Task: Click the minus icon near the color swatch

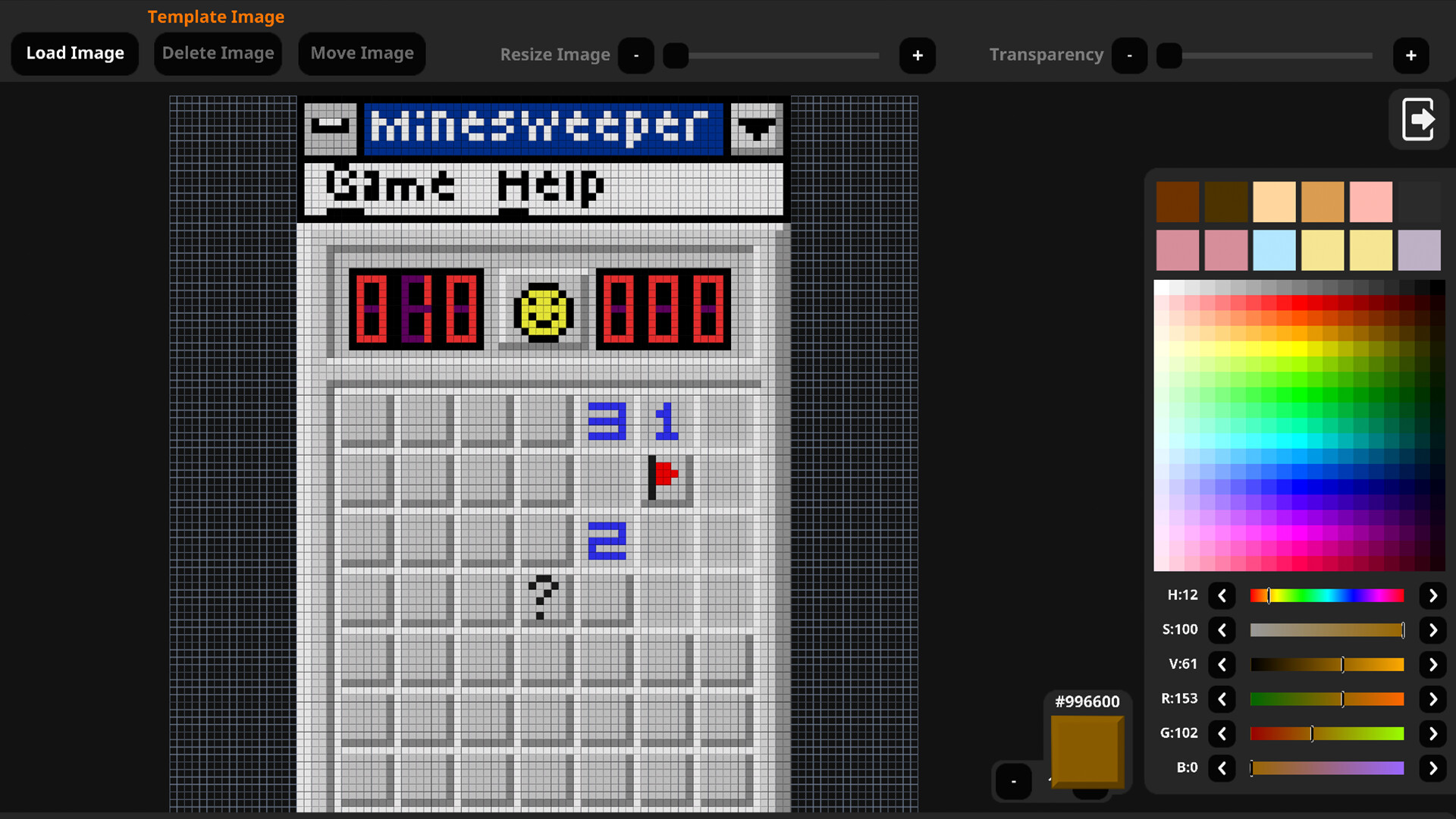Action: click(1013, 781)
